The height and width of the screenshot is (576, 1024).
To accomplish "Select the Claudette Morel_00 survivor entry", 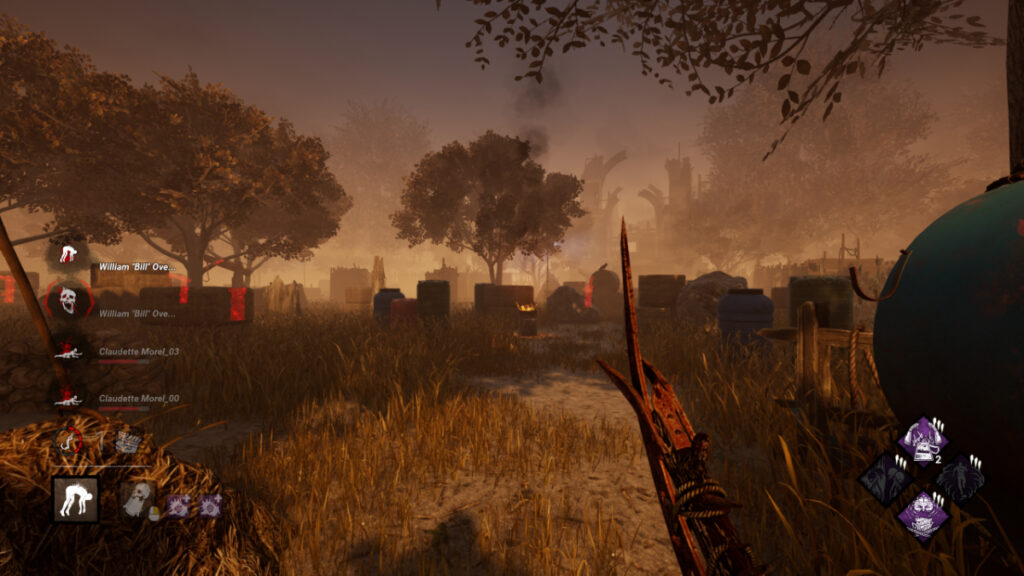I will 68,397.
